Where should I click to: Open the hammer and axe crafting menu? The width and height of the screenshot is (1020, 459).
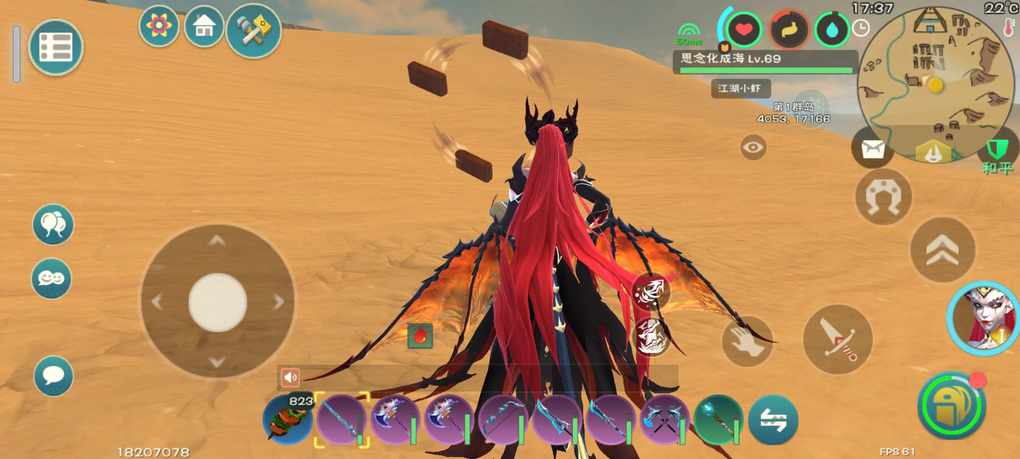point(253,31)
